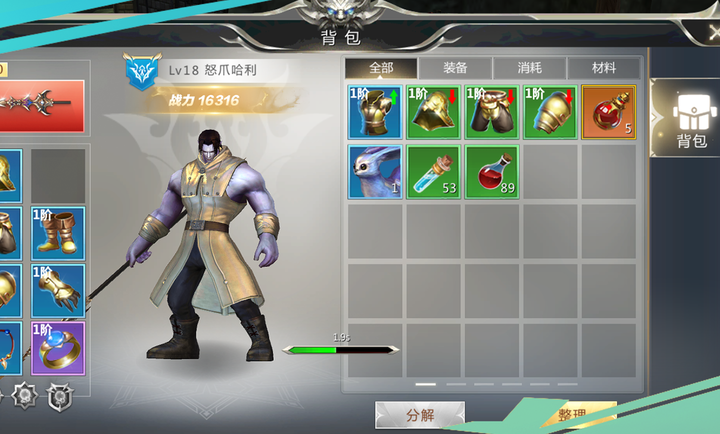Select the red health potion stack of 89
Screen dimensions: 720x434
click(491, 171)
